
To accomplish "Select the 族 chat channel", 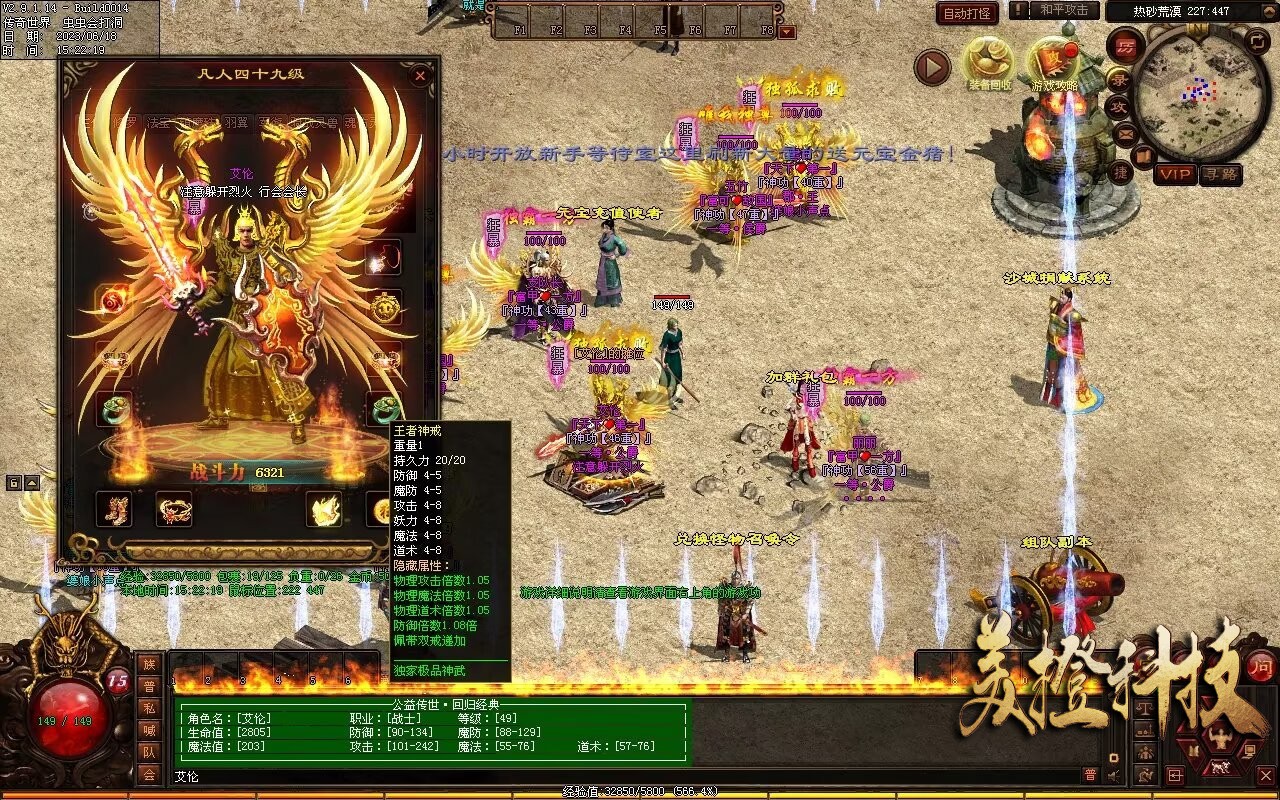I will [x=149, y=664].
